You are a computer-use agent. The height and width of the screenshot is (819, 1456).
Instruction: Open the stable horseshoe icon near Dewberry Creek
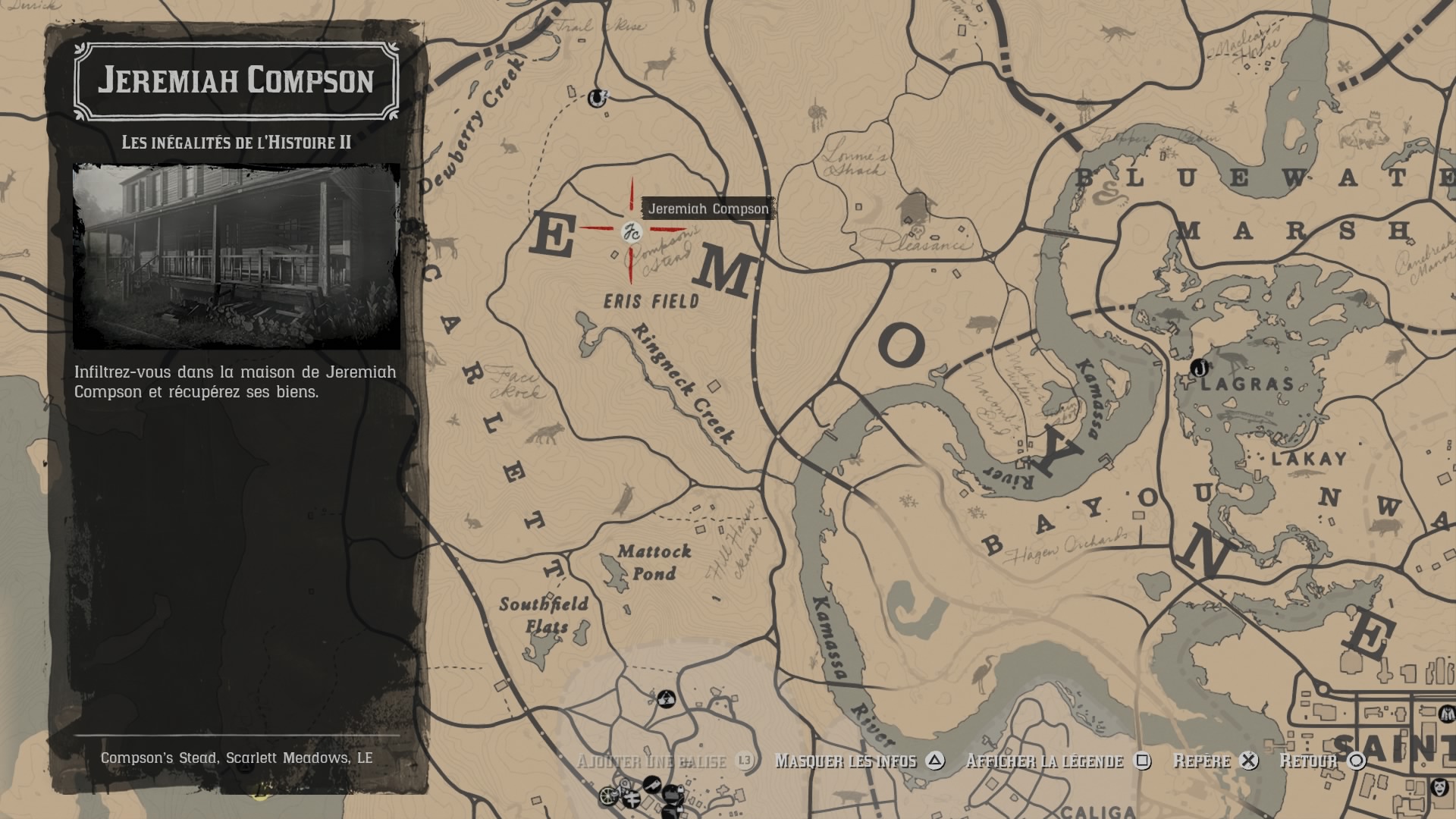click(x=597, y=99)
